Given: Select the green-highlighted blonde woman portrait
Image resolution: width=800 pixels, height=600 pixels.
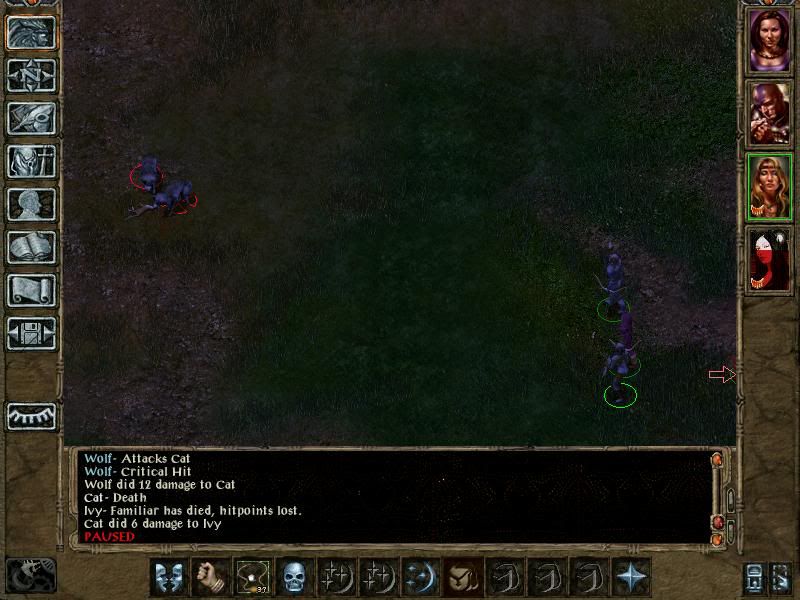Looking at the screenshot, I should pos(770,187).
